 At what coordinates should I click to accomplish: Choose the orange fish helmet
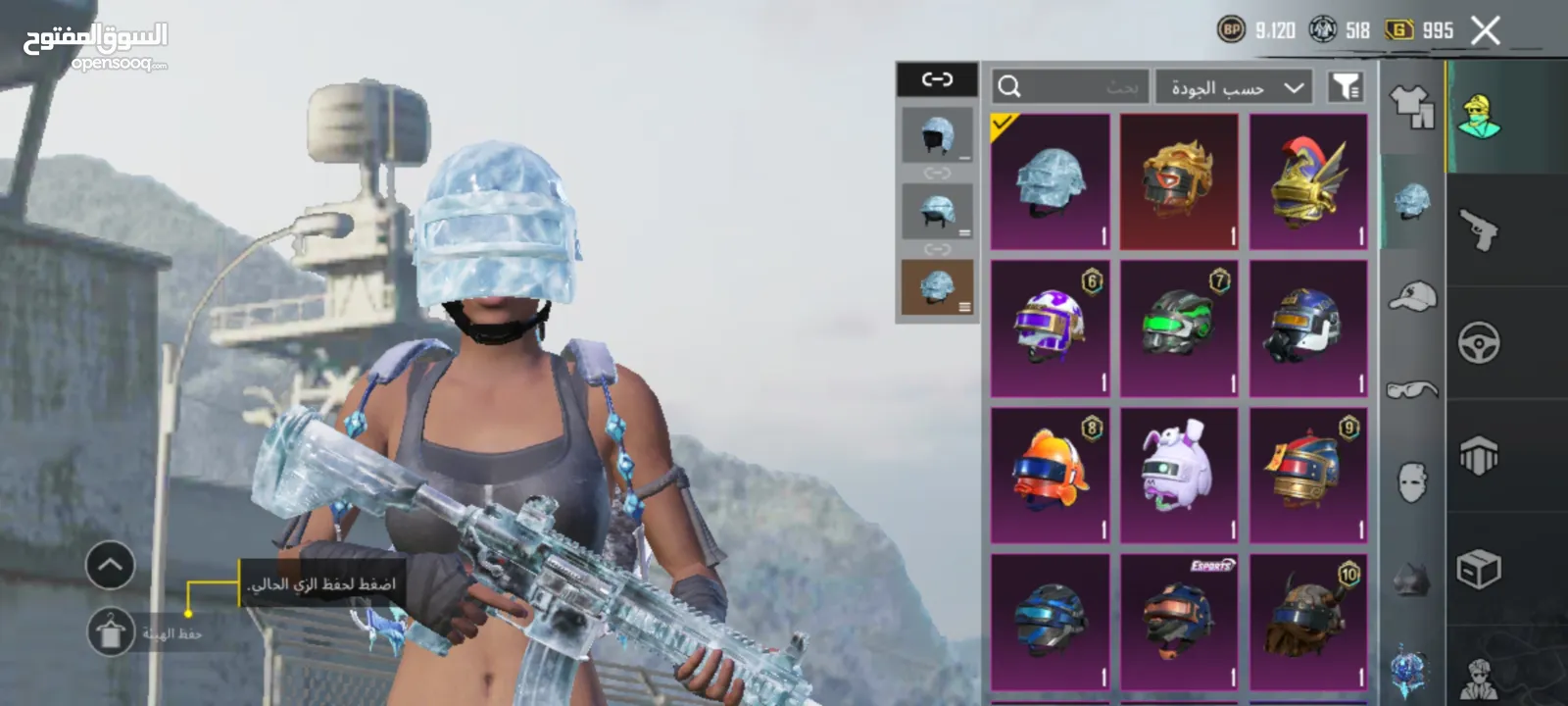tap(1050, 476)
